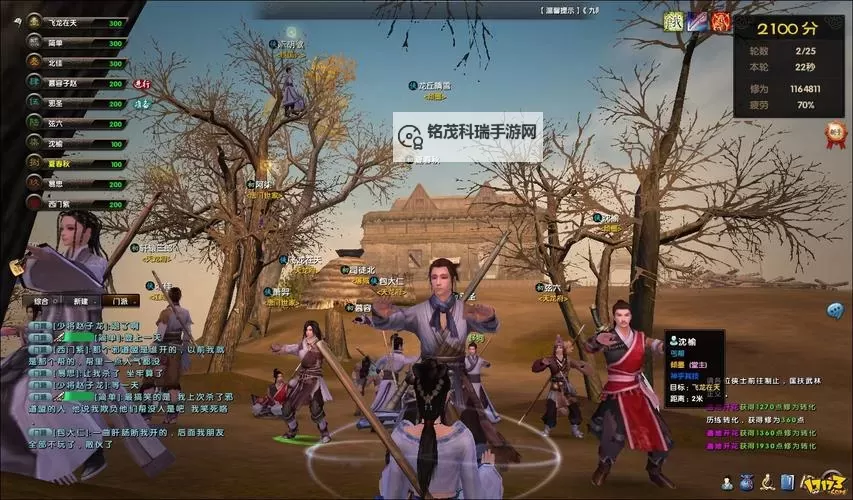
Task: Click the blue slash skill icon
Action: [x=698, y=20]
